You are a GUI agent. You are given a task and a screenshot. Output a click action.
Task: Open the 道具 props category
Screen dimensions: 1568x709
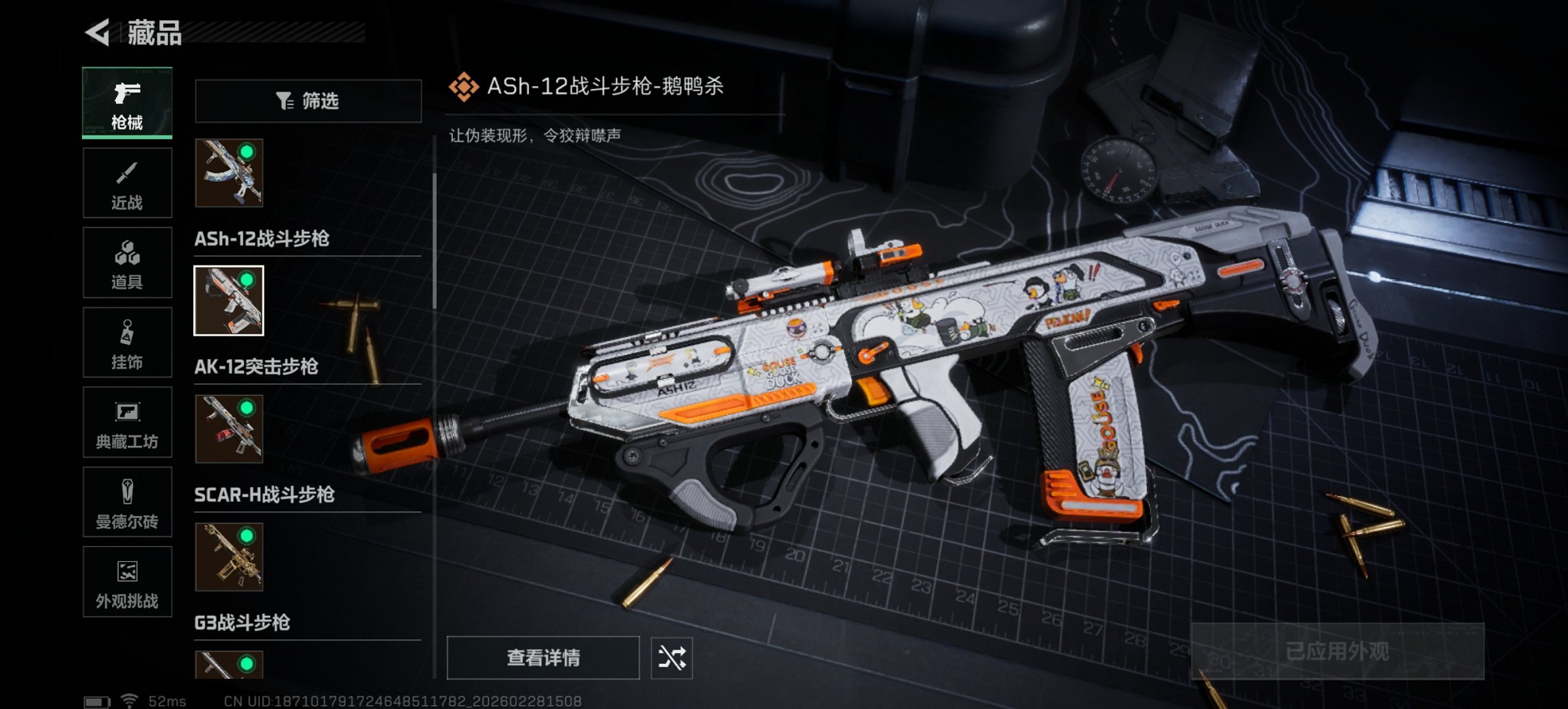tap(127, 263)
